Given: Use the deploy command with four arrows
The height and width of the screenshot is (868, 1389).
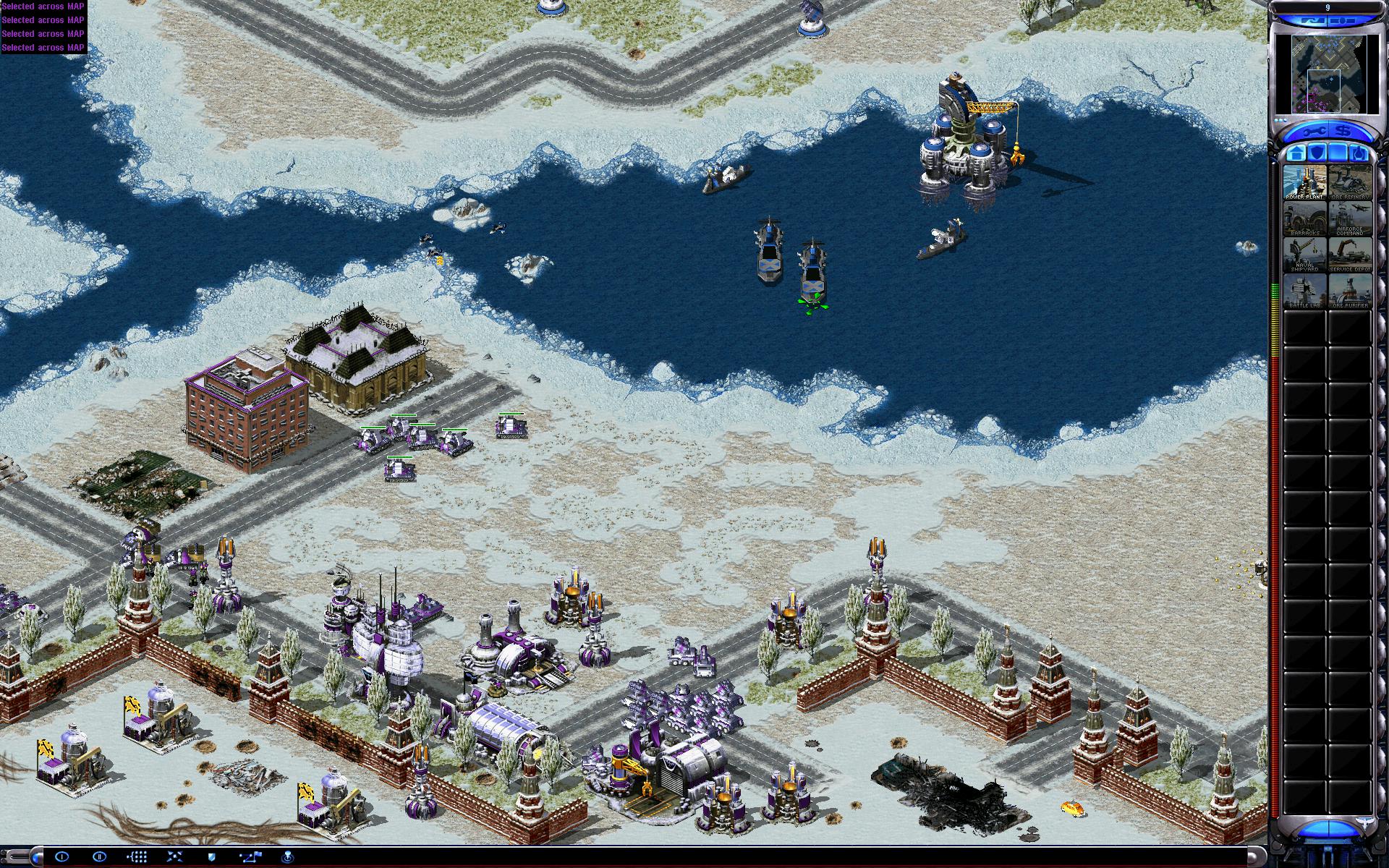Looking at the screenshot, I should pyautogui.click(x=175, y=857).
